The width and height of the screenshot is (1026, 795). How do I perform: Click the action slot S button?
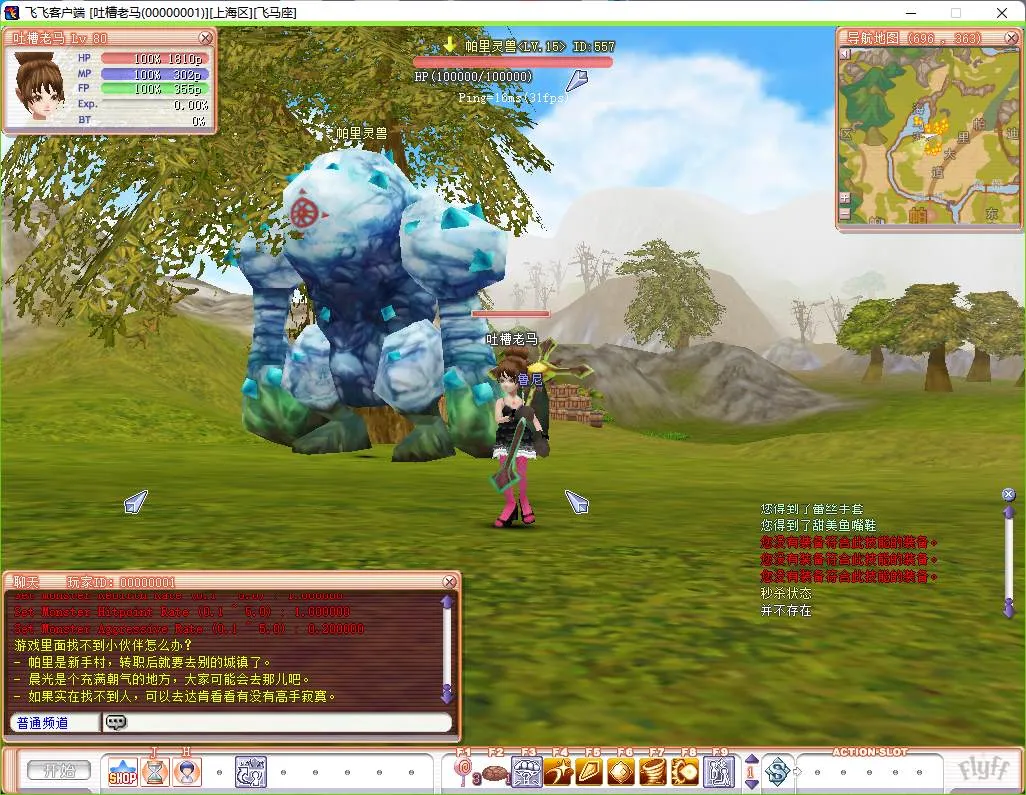coord(777,771)
